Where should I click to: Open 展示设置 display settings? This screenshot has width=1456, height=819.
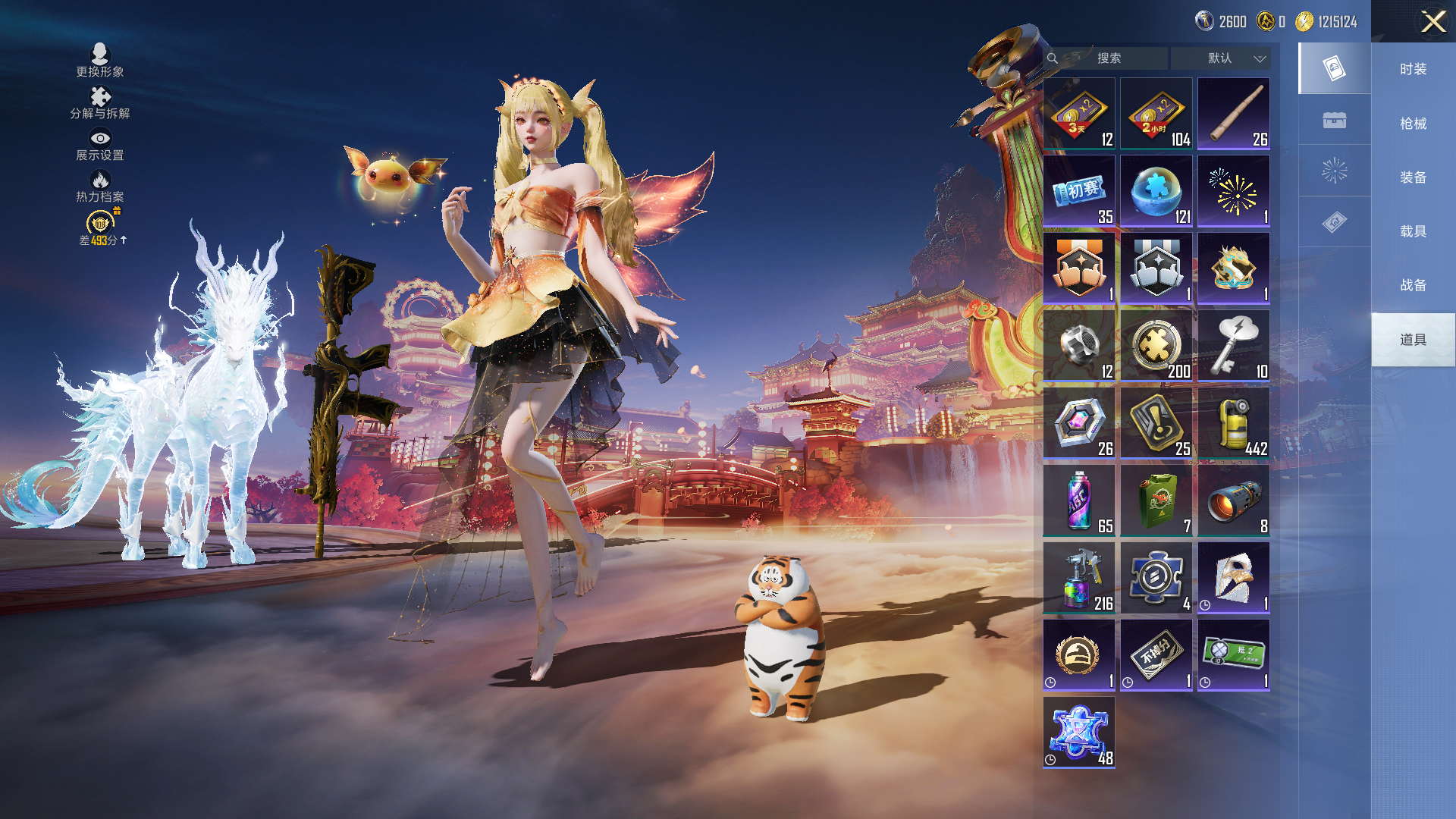coord(100,144)
